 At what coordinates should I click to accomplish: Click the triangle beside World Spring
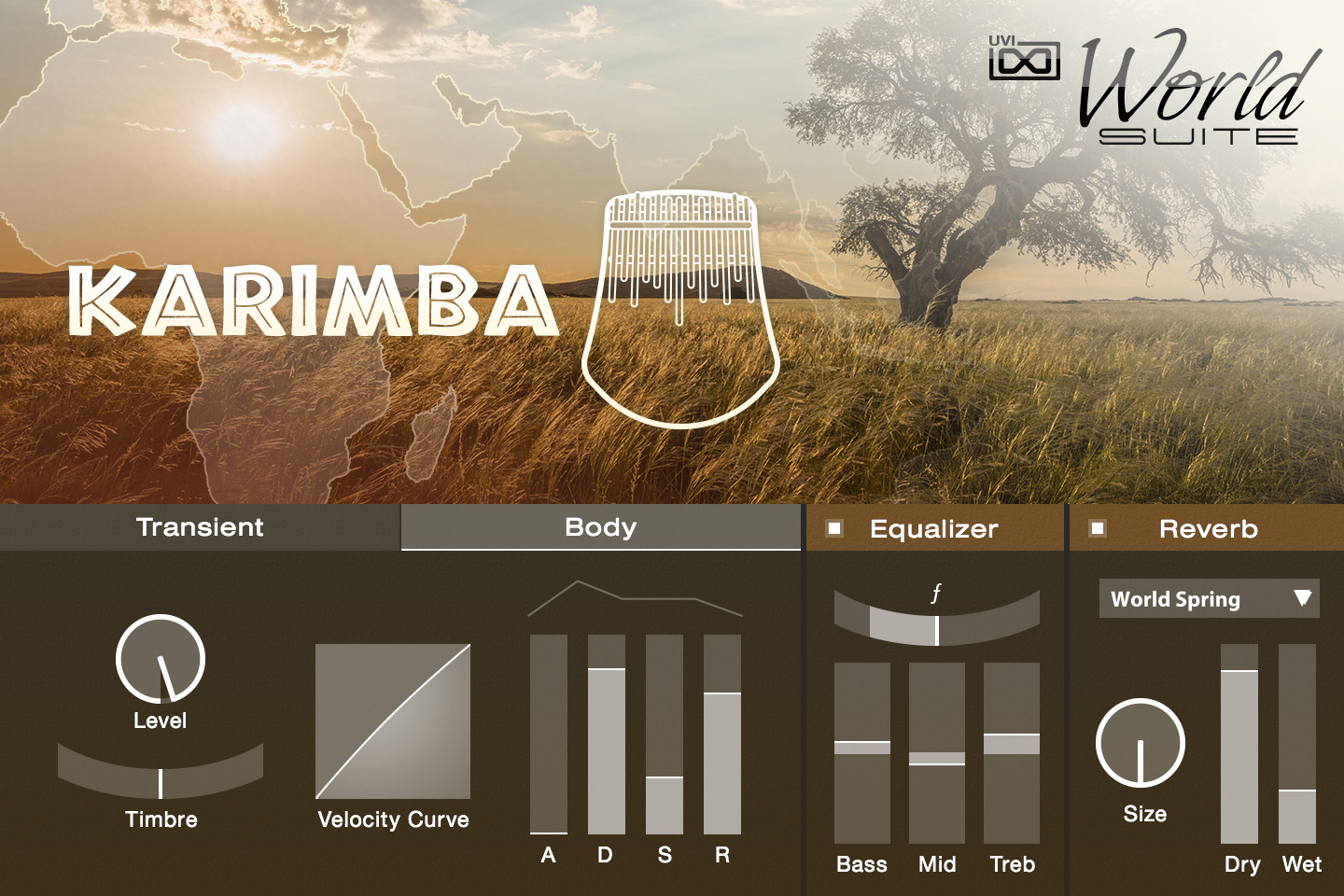coord(1303,598)
